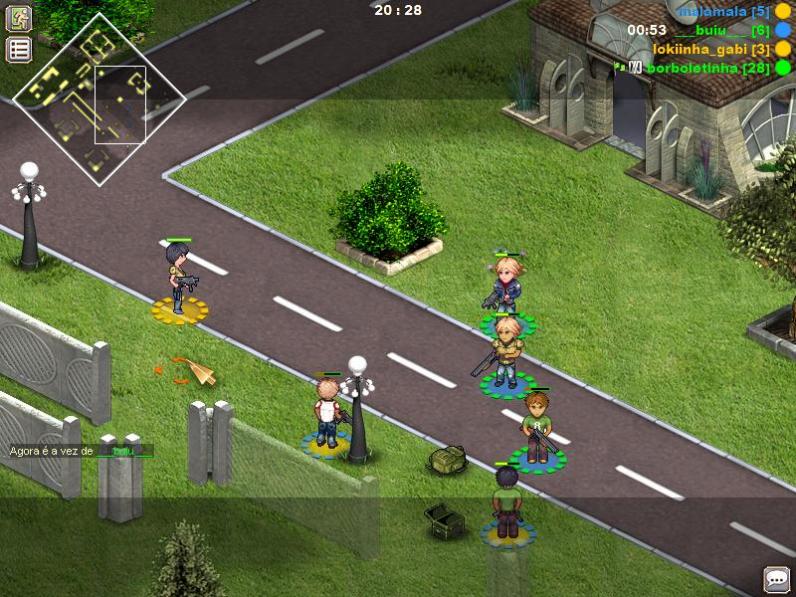796x597 pixels.
Task: Select player buiu in the player list
Action: coord(708,31)
